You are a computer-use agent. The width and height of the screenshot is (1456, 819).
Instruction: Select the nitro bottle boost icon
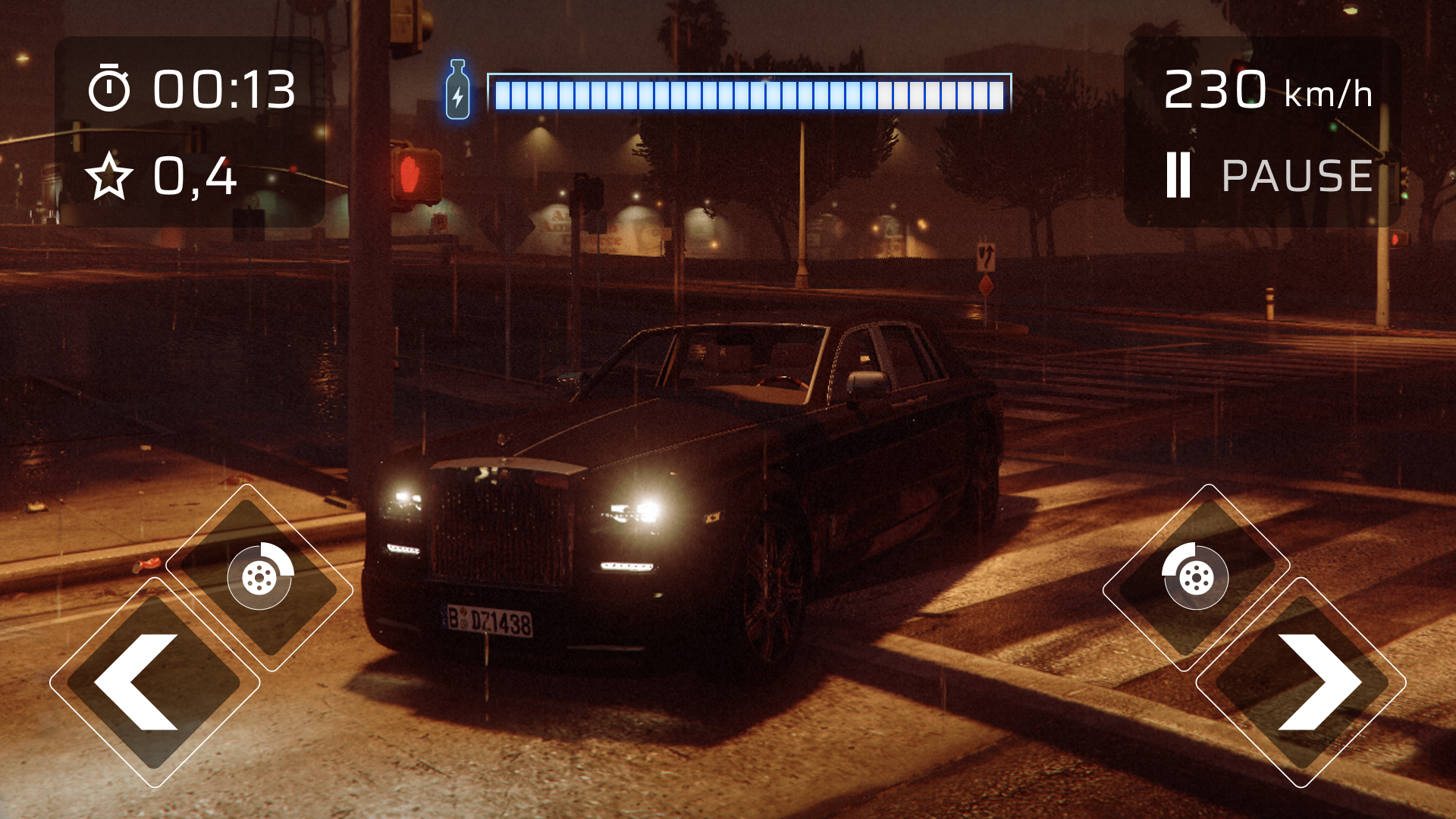tap(457, 89)
